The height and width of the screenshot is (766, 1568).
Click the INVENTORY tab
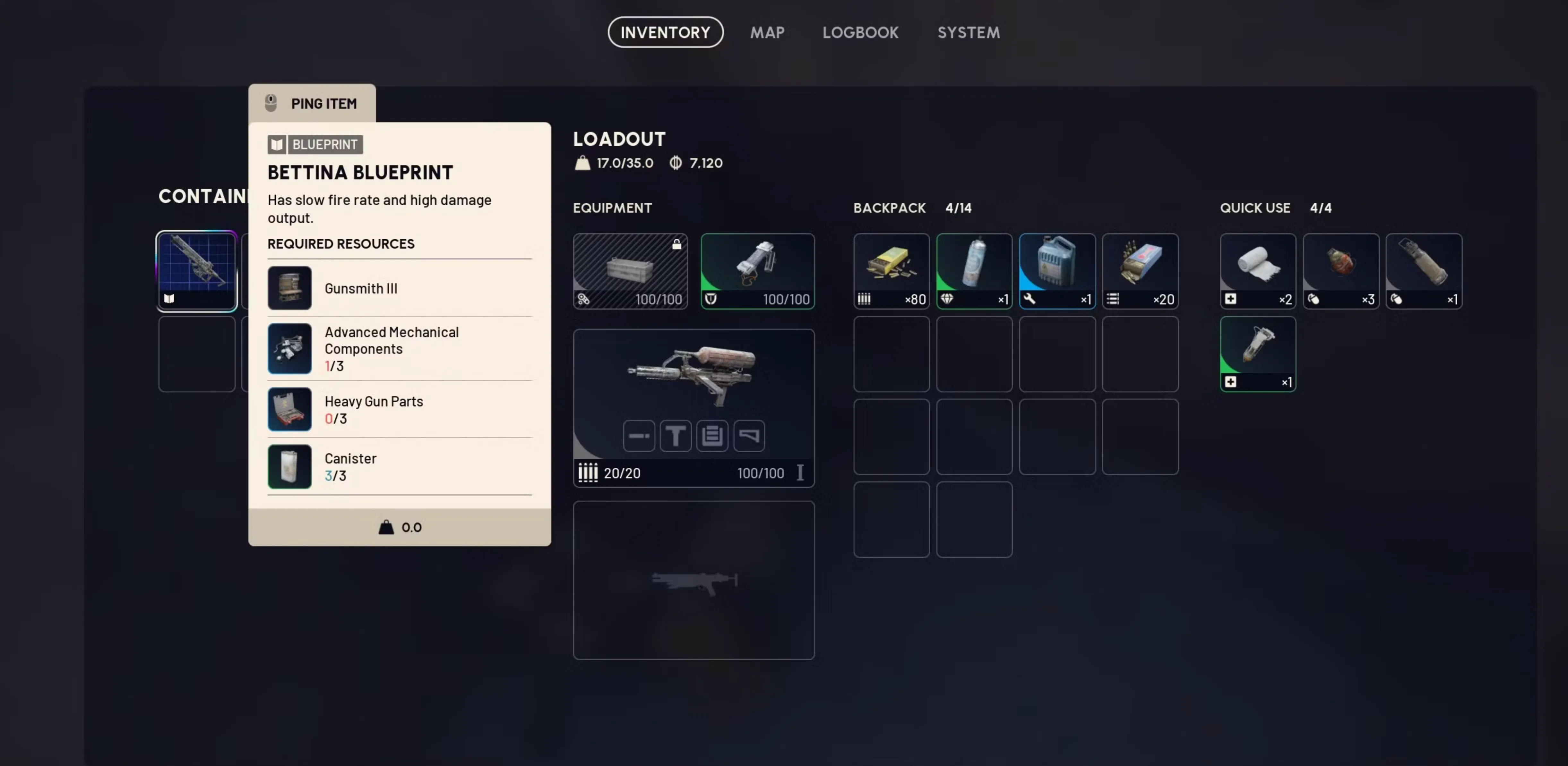click(665, 32)
